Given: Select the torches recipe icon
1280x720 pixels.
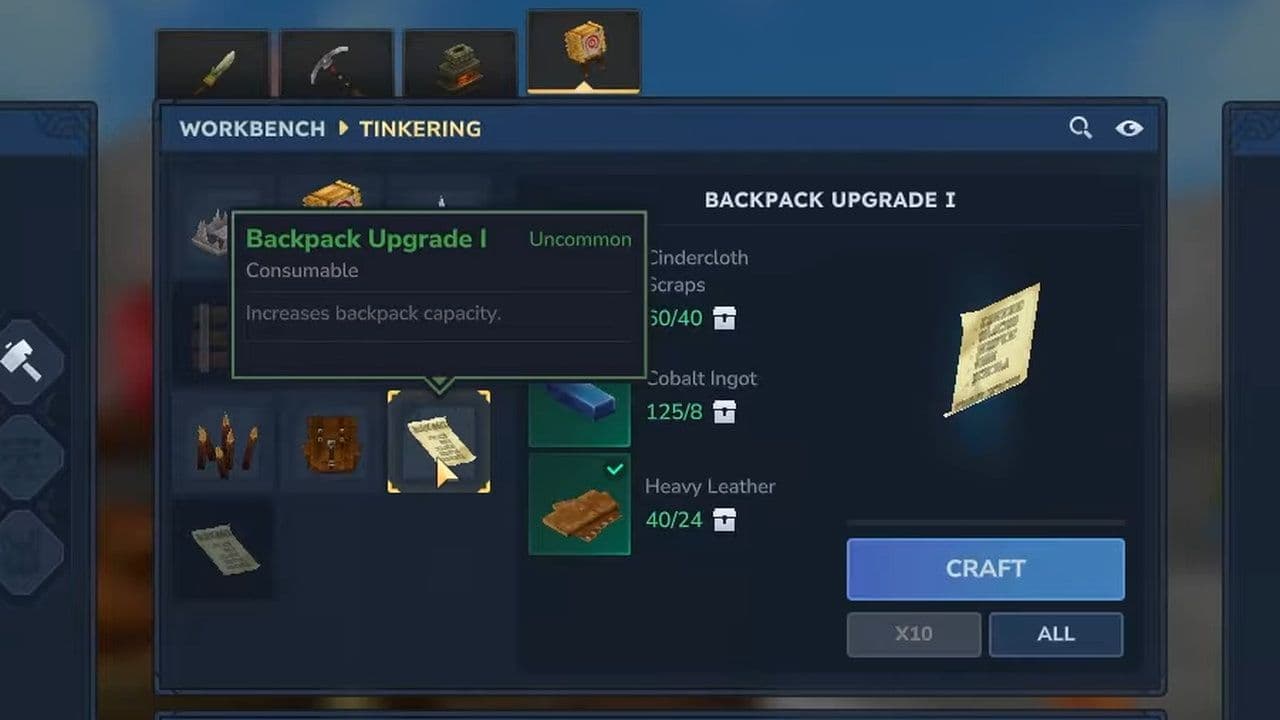Looking at the screenshot, I should [x=224, y=443].
